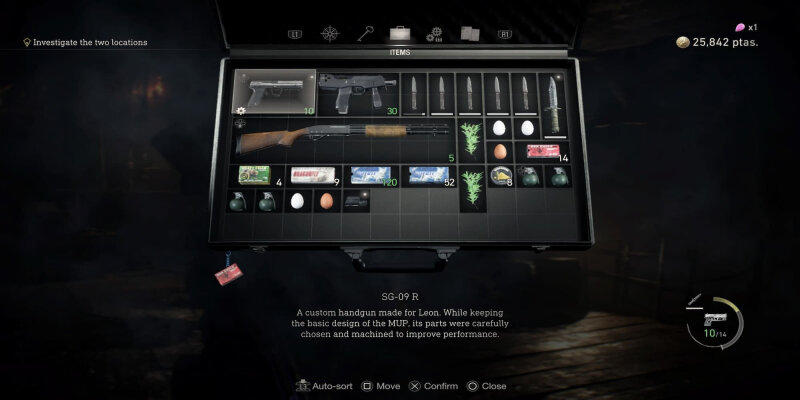The width and height of the screenshot is (800, 400).
Task: Select the small dark item beside the brown egg
Action: coord(355,200)
